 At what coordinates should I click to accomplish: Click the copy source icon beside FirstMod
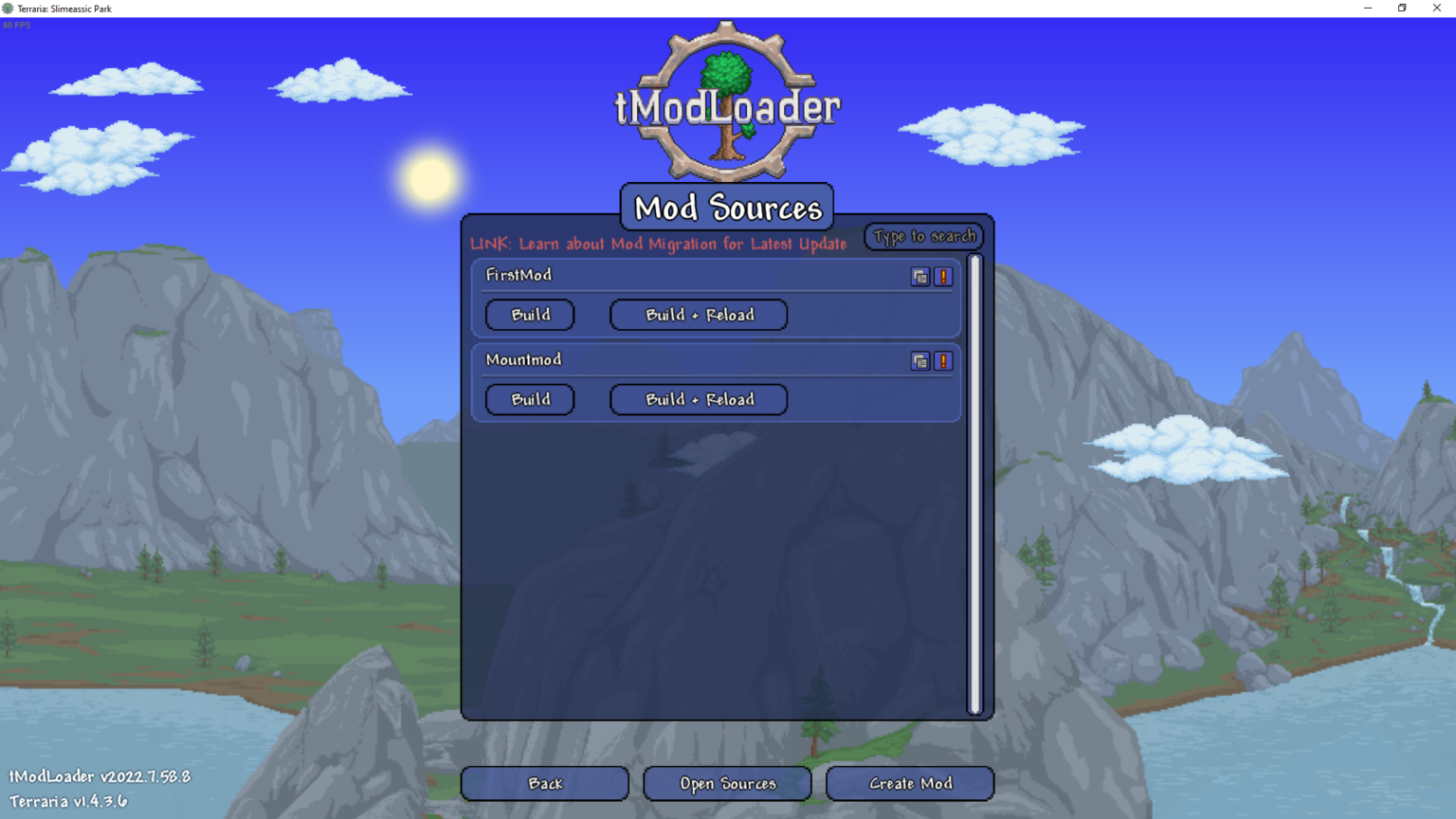tap(920, 277)
